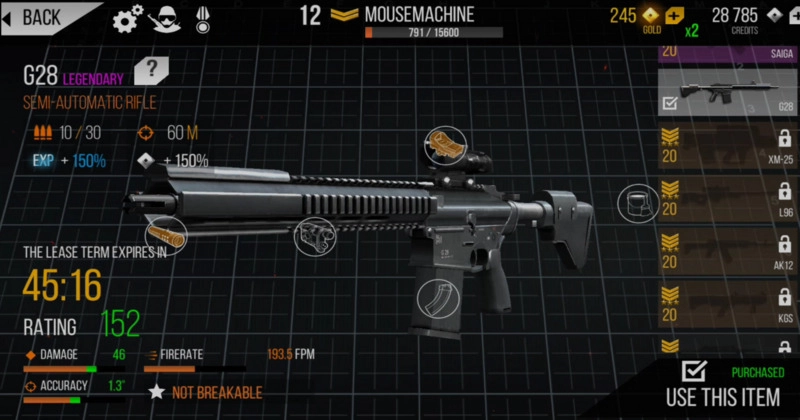Select the locked XM-25 weapon

(x=728, y=146)
